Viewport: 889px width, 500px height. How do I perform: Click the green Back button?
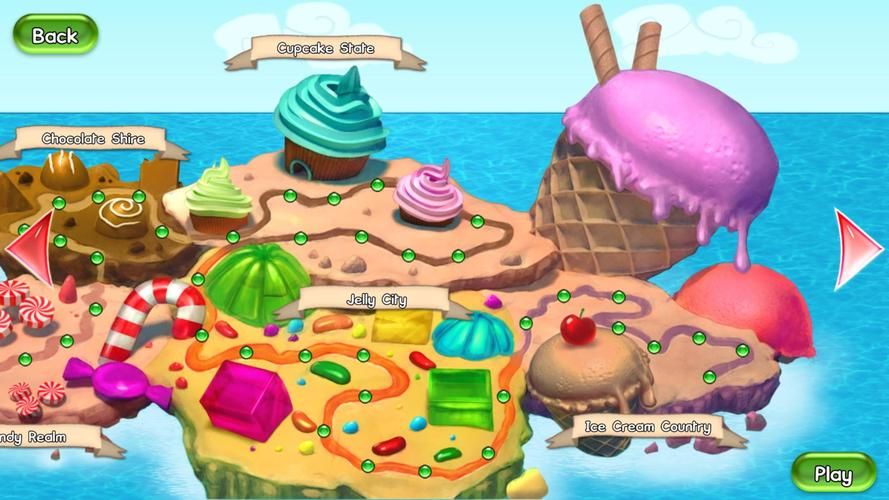(x=55, y=35)
